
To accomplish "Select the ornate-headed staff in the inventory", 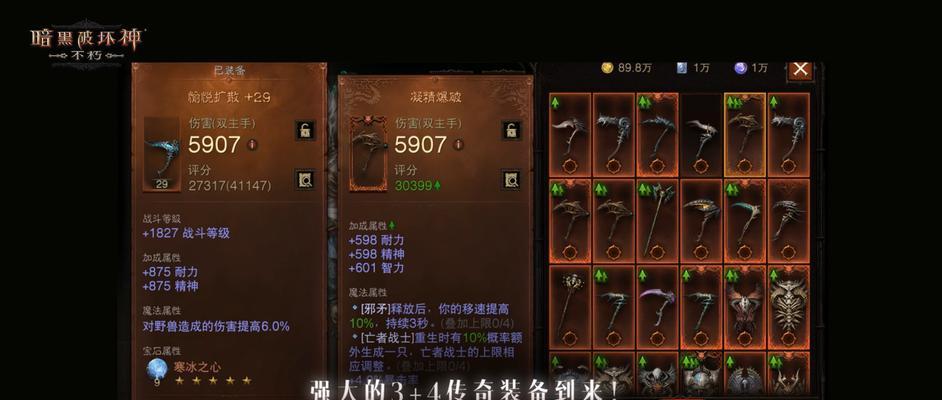I will [570, 299].
